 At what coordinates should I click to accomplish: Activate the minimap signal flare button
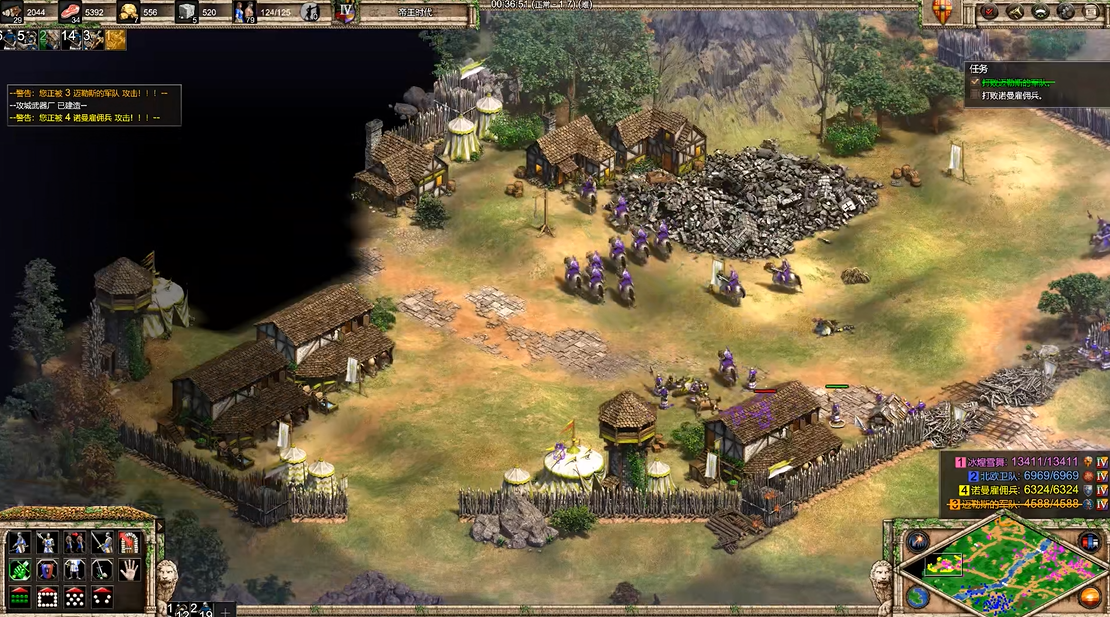pos(917,542)
